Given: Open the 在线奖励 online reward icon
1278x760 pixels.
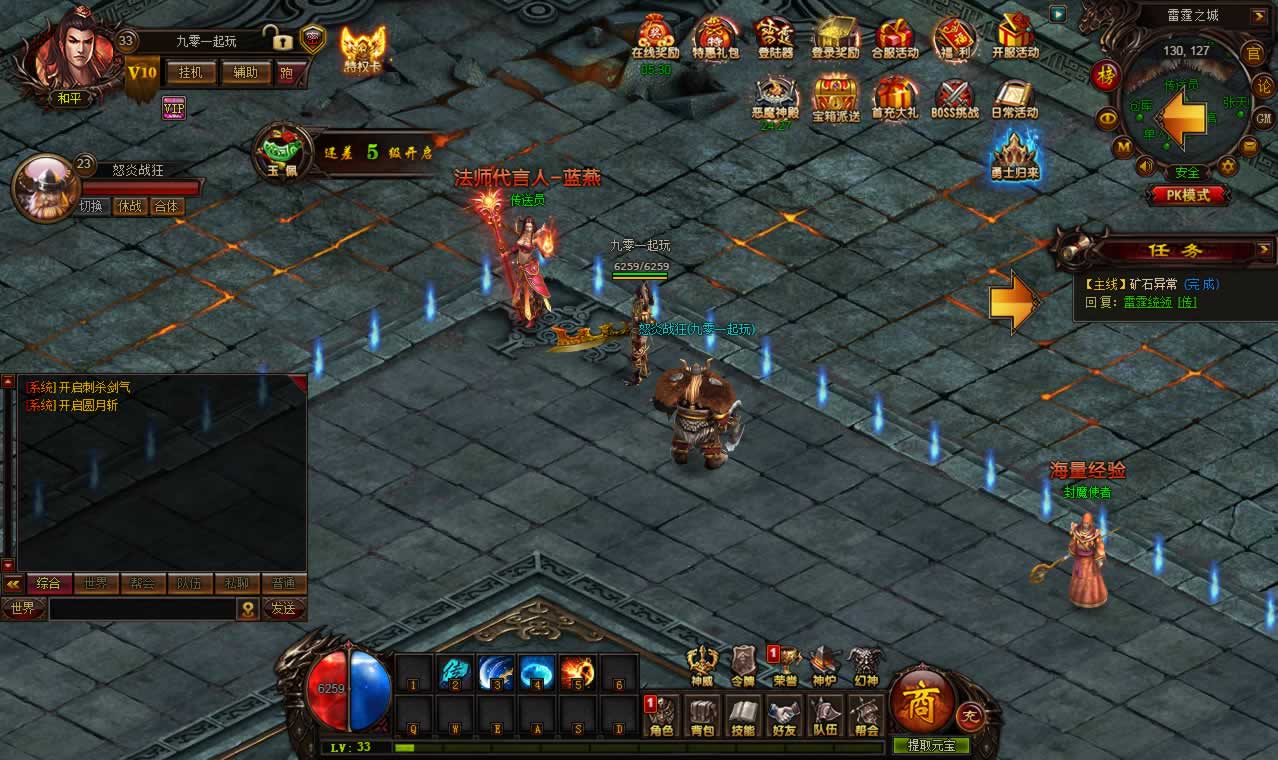Looking at the screenshot, I should 655,38.
